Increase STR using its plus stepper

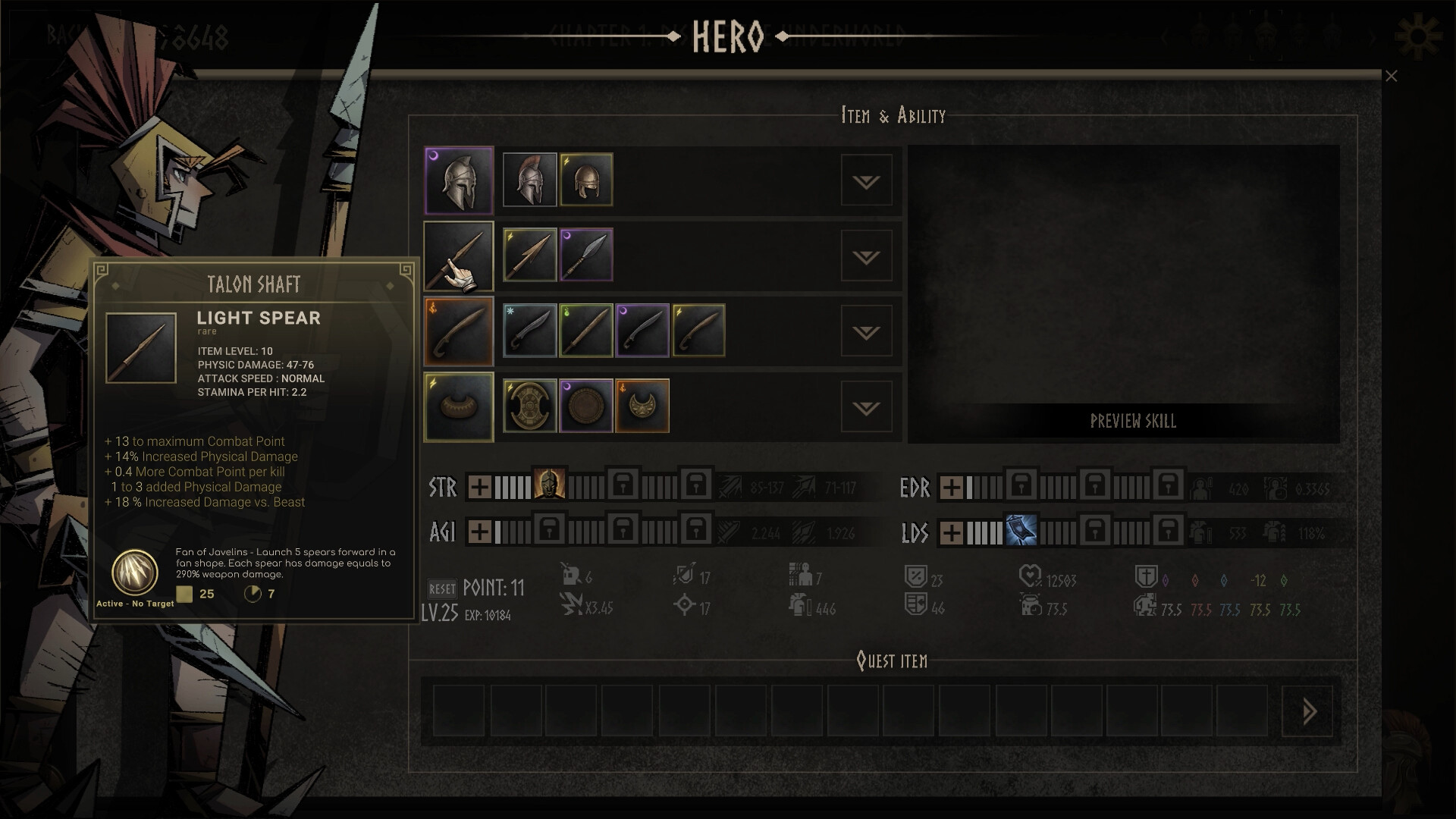(478, 488)
